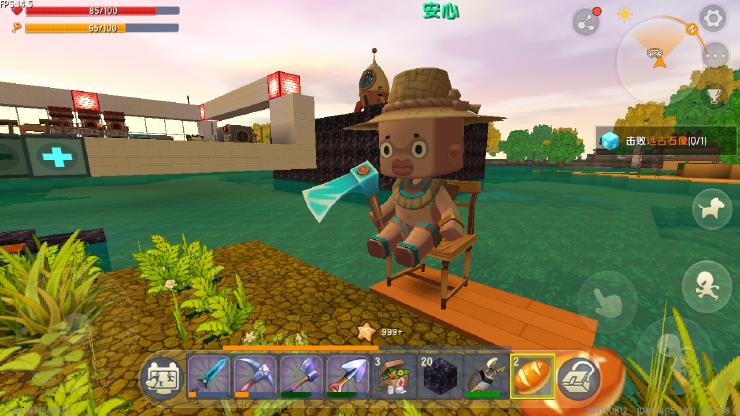
Task: Tap the horse mount button
Action: point(712,209)
